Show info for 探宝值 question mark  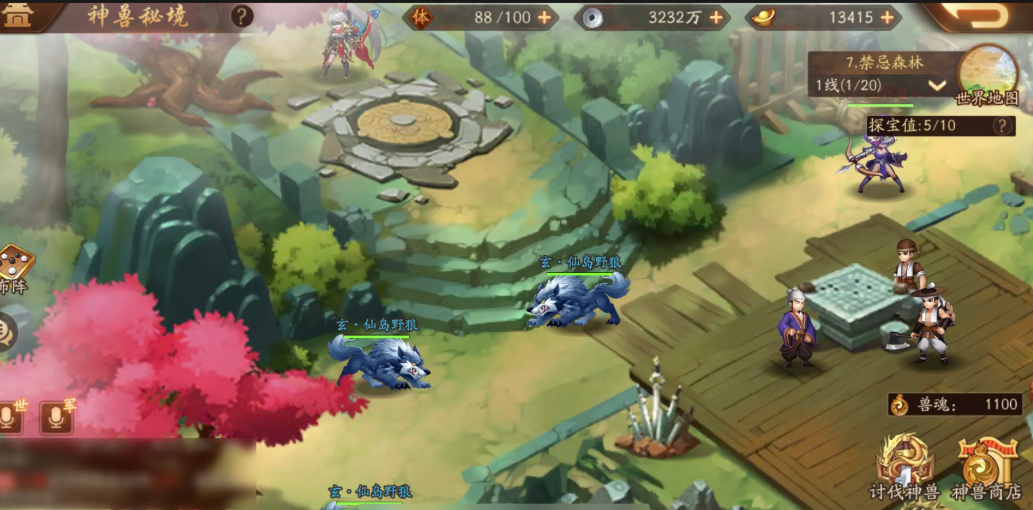point(1001,125)
